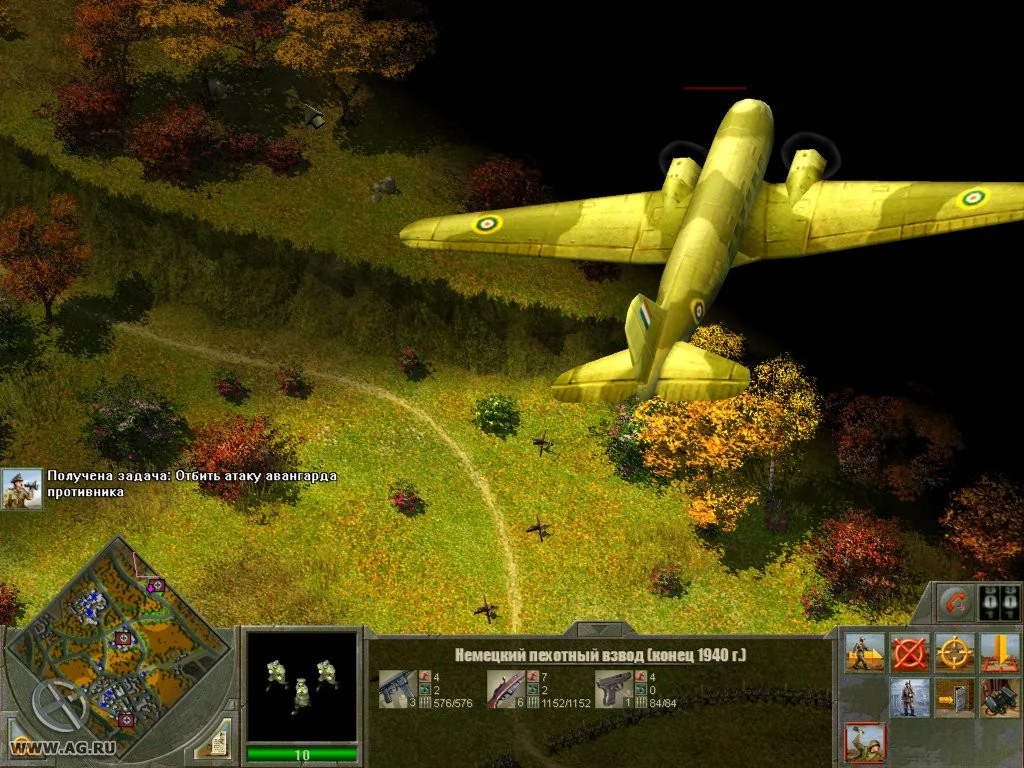
Task: Select the pistol weapon slot
Action: click(612, 689)
